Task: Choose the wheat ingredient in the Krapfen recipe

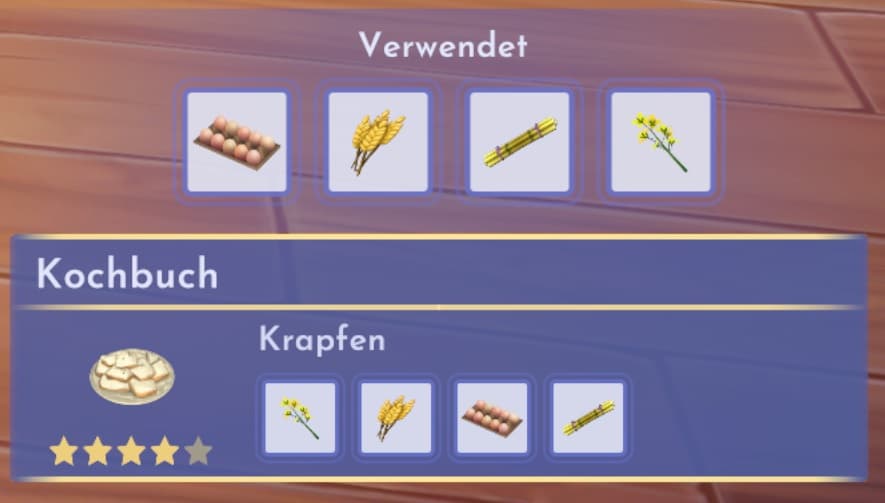Action: pos(396,417)
